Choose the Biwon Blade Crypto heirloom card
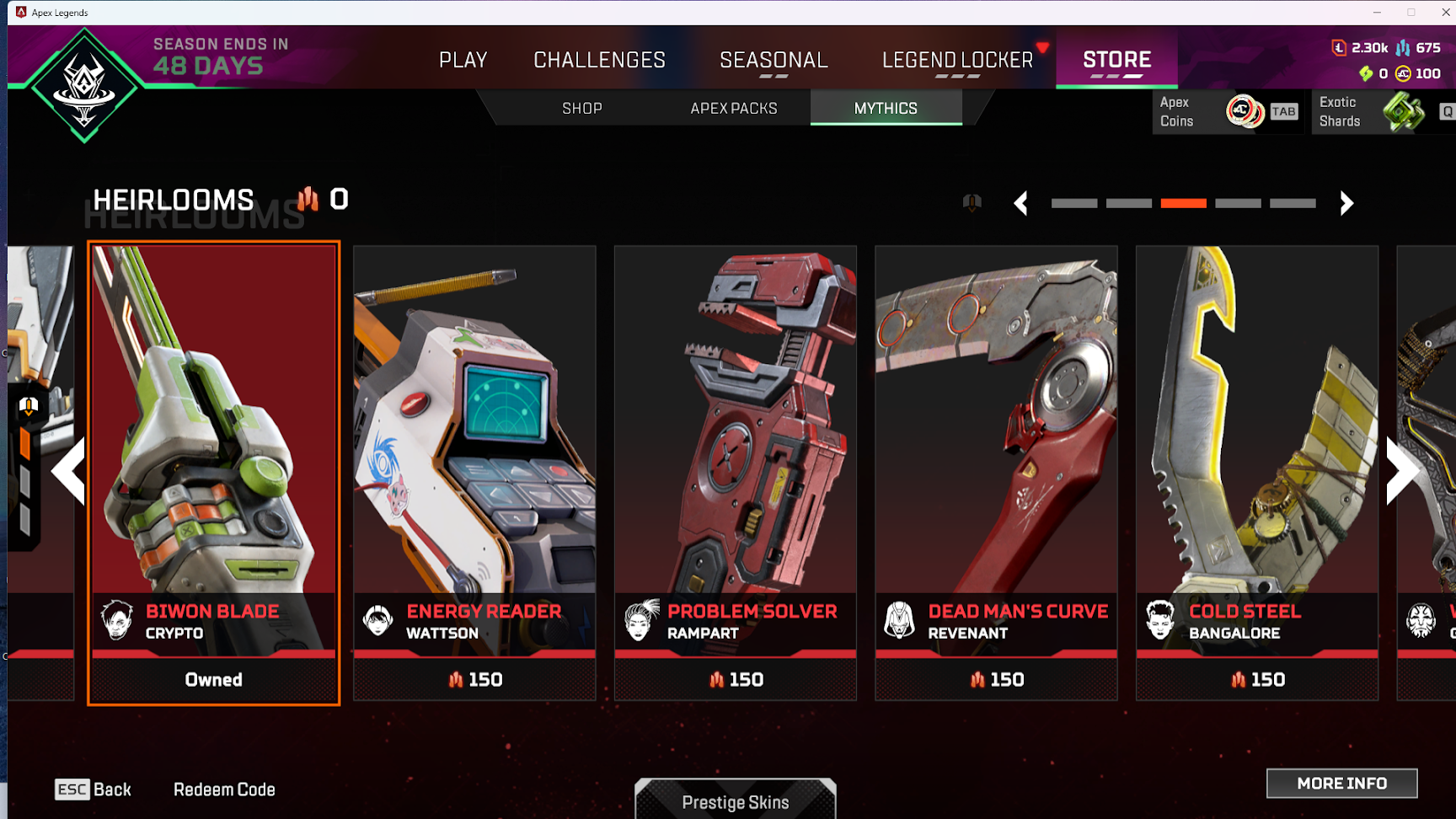 pyautogui.click(x=214, y=472)
